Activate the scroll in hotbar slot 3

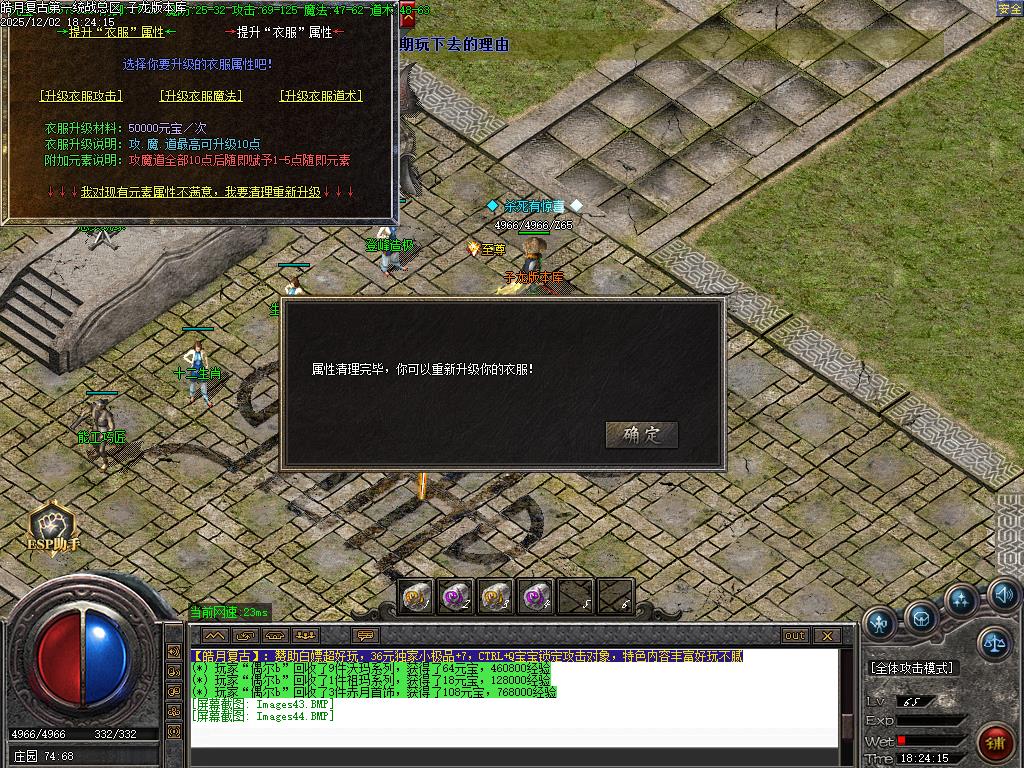point(495,597)
